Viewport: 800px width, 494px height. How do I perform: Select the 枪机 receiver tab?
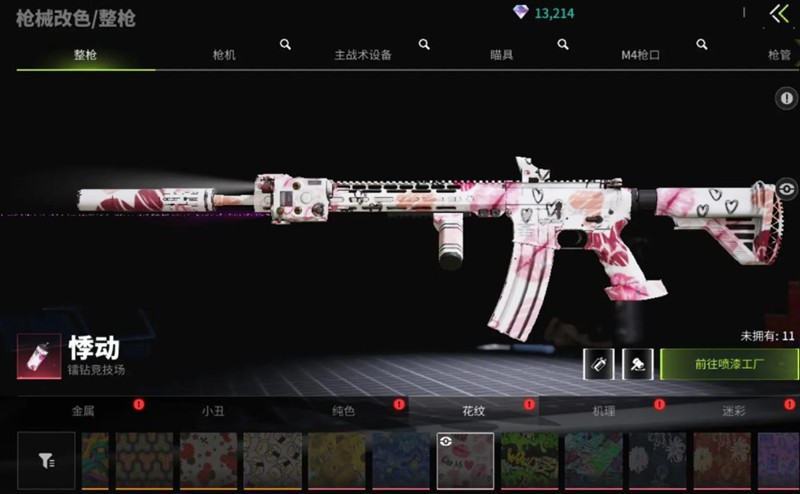(225, 55)
